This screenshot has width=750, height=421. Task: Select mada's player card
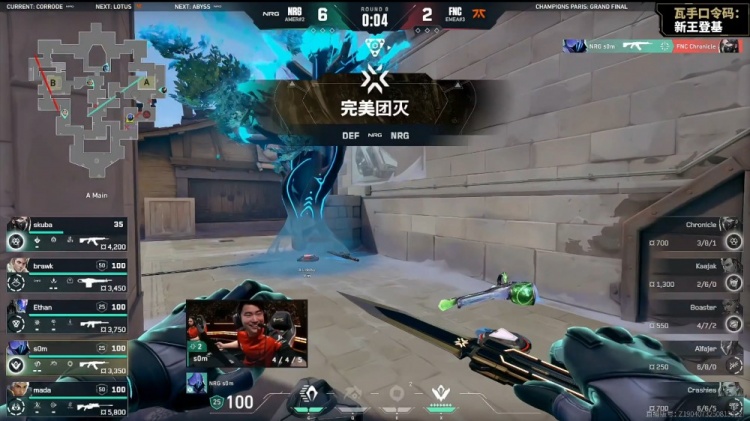(67, 397)
